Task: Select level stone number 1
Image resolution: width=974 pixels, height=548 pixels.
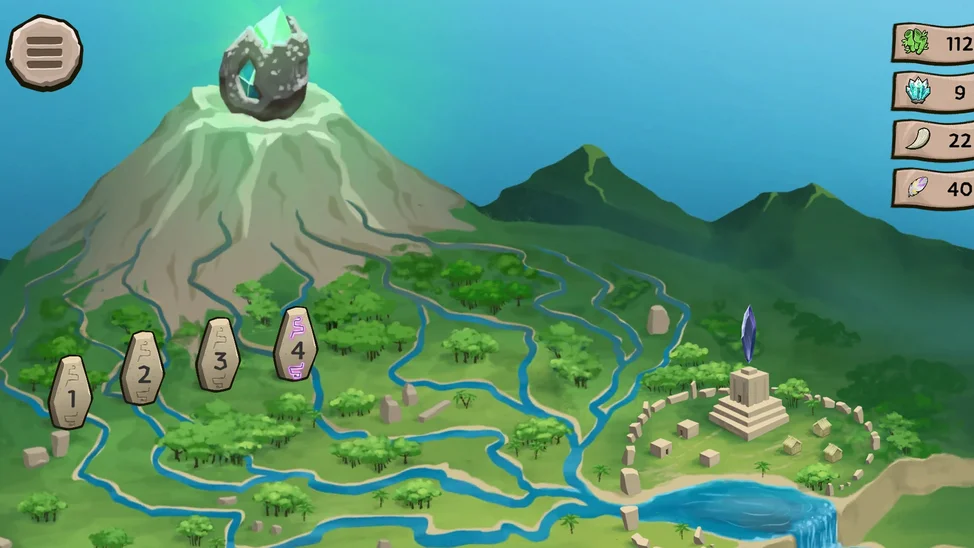Action: [x=70, y=393]
